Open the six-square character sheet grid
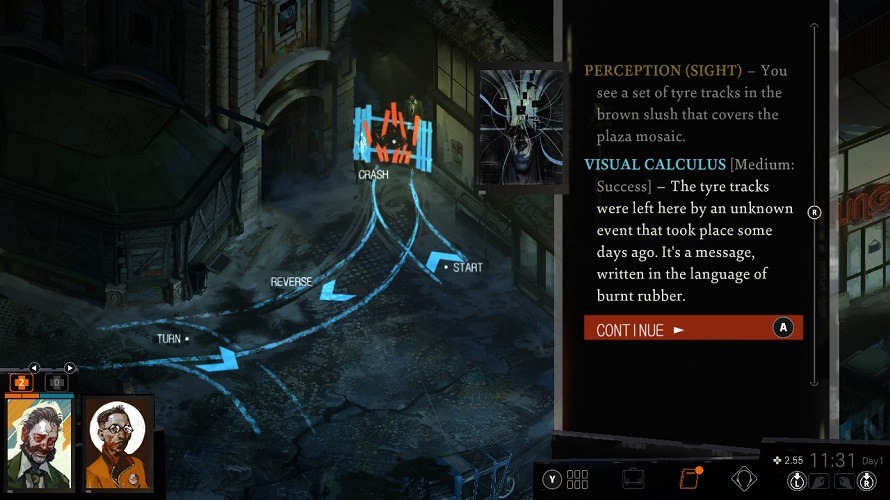The width and height of the screenshot is (890, 500). point(577,478)
